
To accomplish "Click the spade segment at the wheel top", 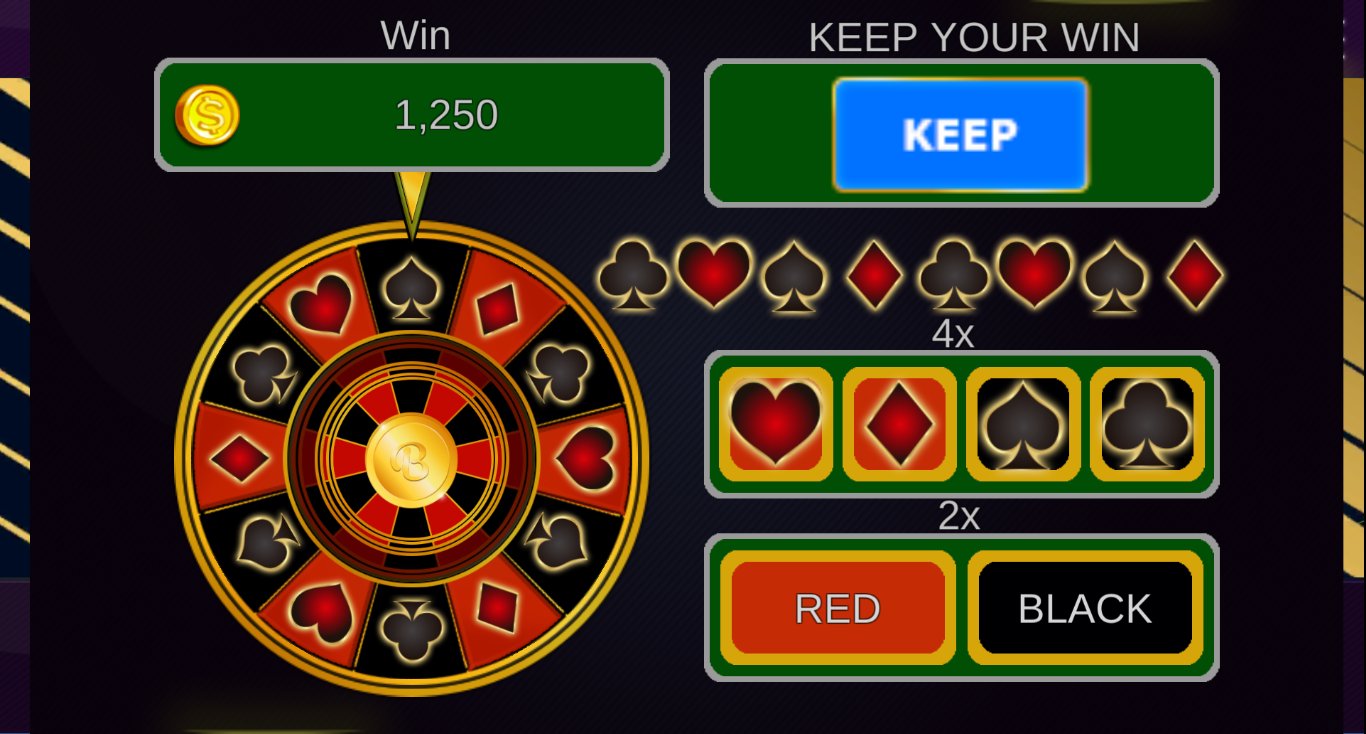I will pyautogui.click(x=410, y=290).
